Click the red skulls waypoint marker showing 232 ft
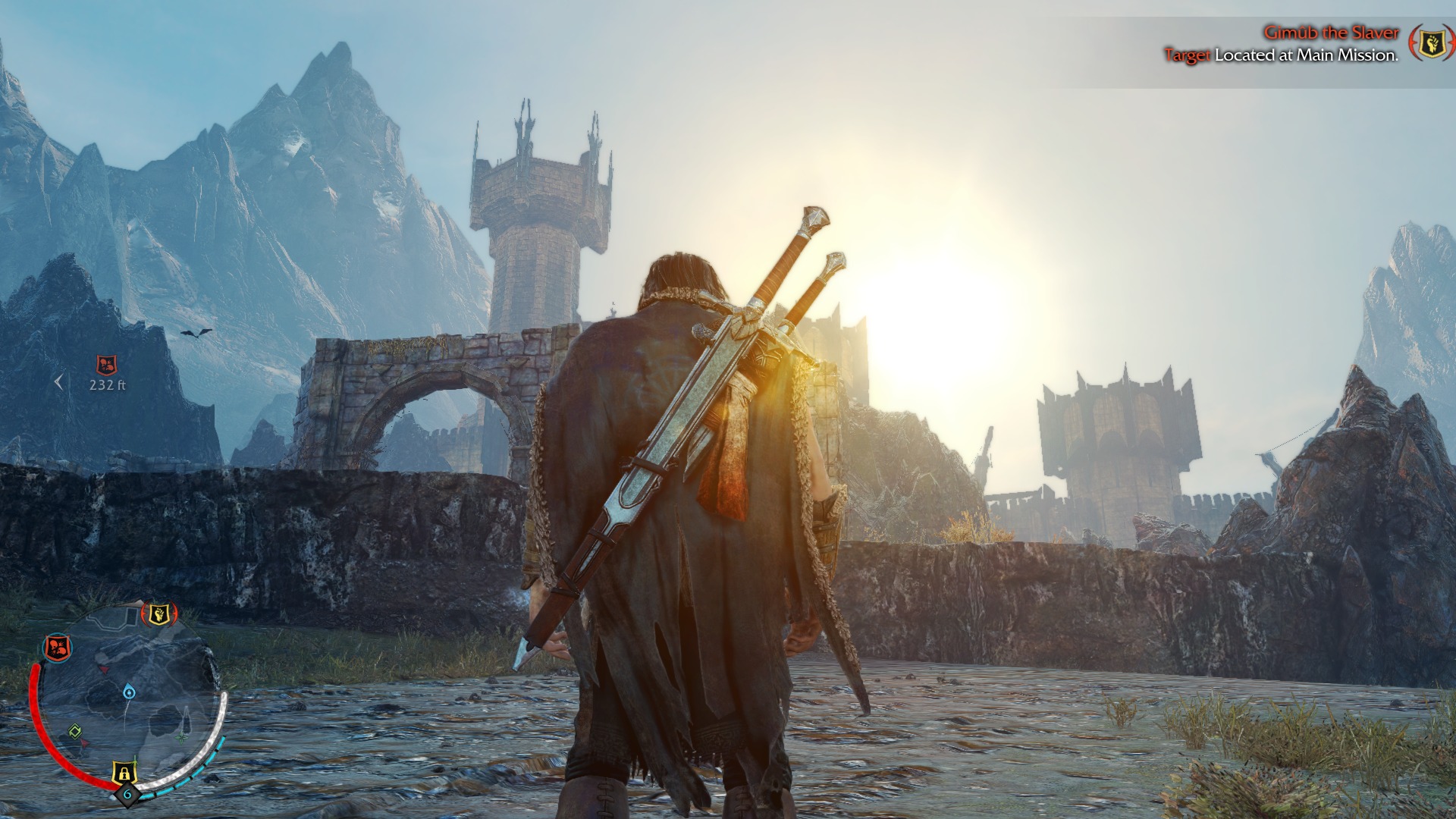 tap(107, 366)
